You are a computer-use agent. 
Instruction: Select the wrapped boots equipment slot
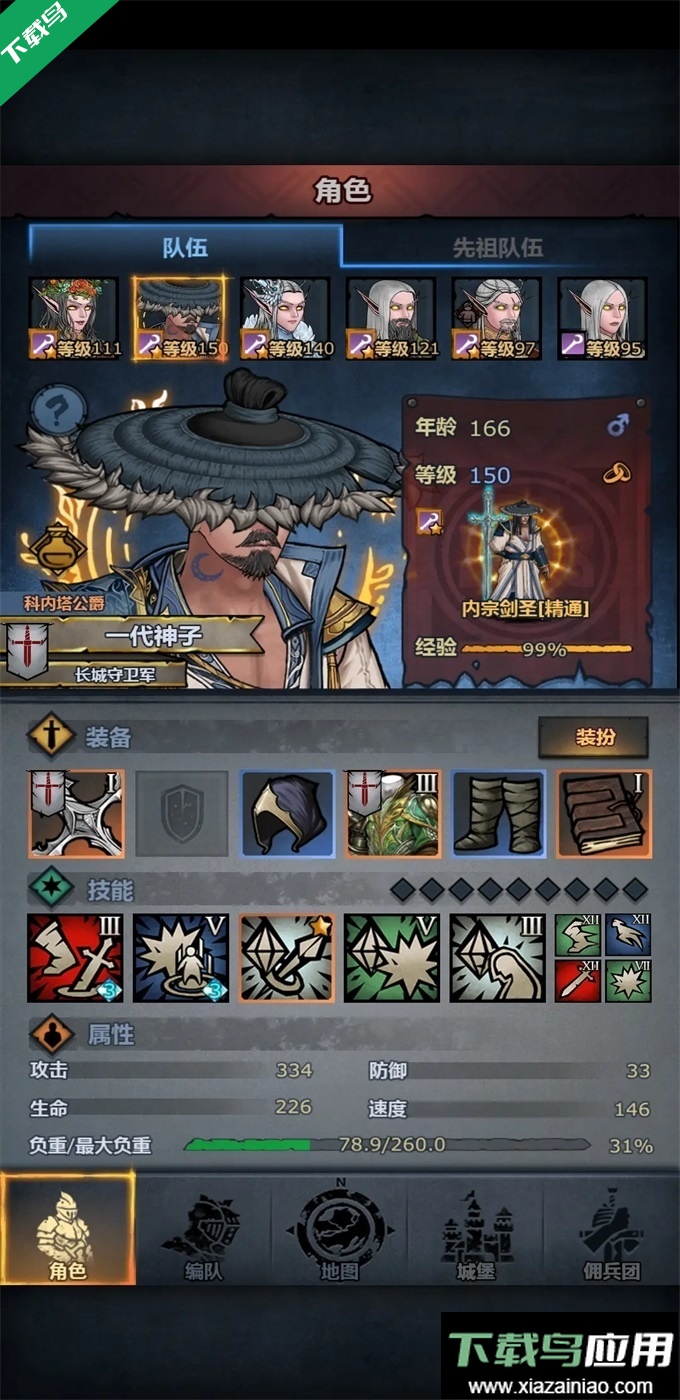point(498,813)
